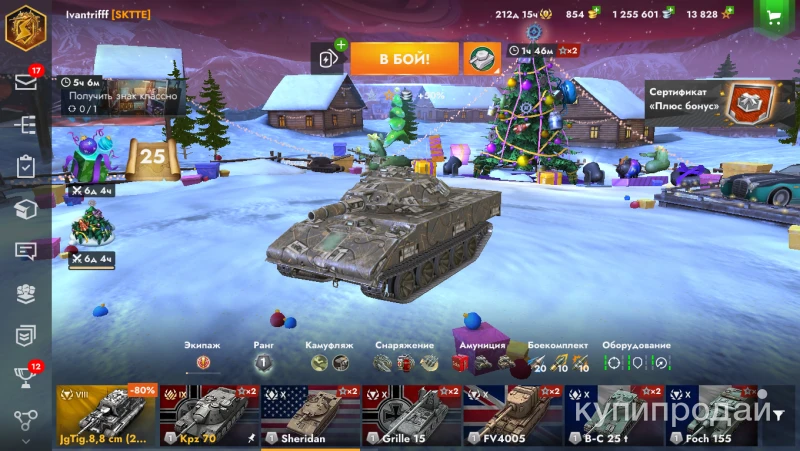The height and width of the screenshot is (451, 800).
Task: Open the Экипаж crew panel
Action: pyautogui.click(x=203, y=362)
